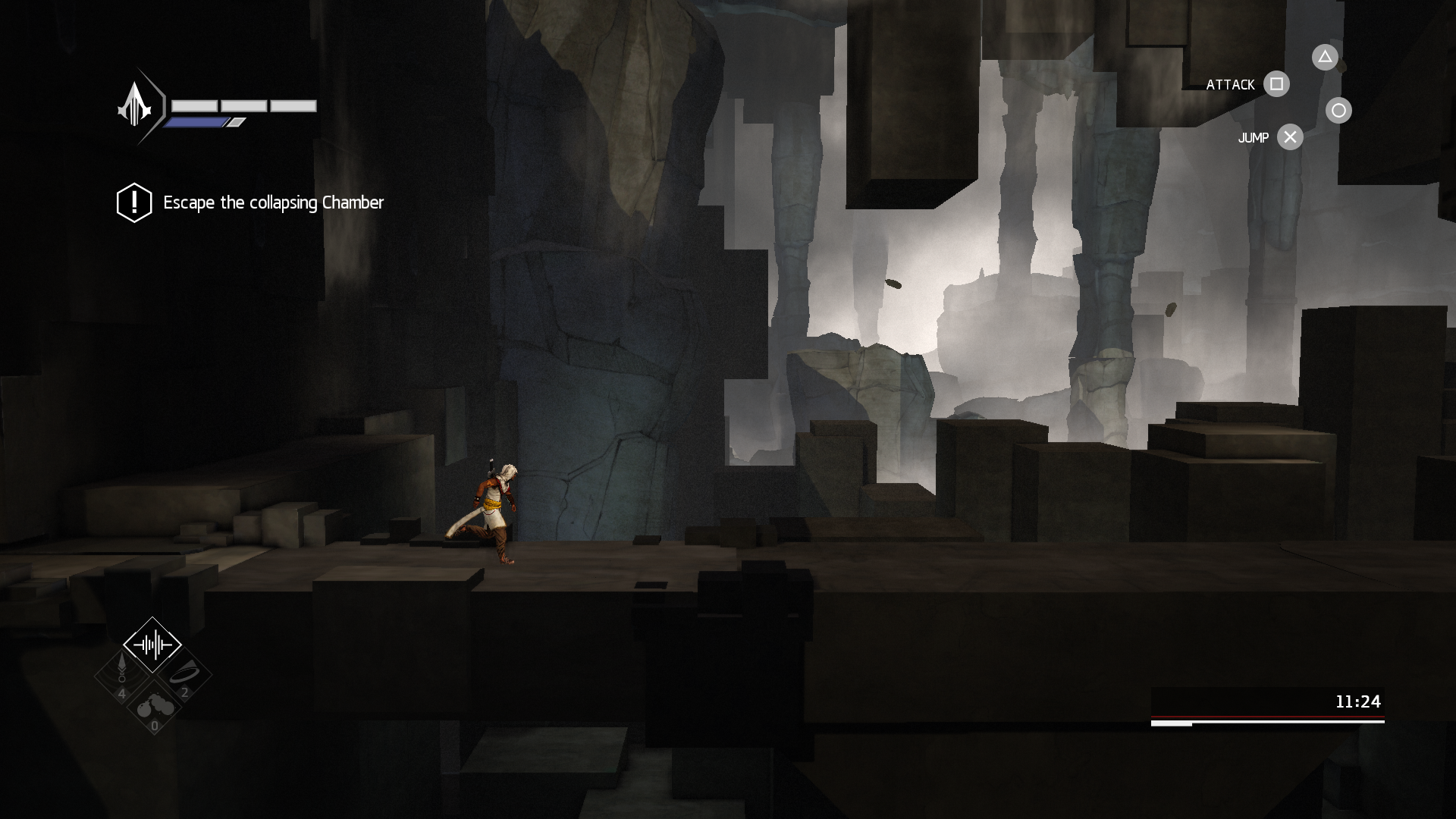The width and height of the screenshot is (1456, 819).
Task: Click the Assassin insignia emblem
Action: point(136,105)
